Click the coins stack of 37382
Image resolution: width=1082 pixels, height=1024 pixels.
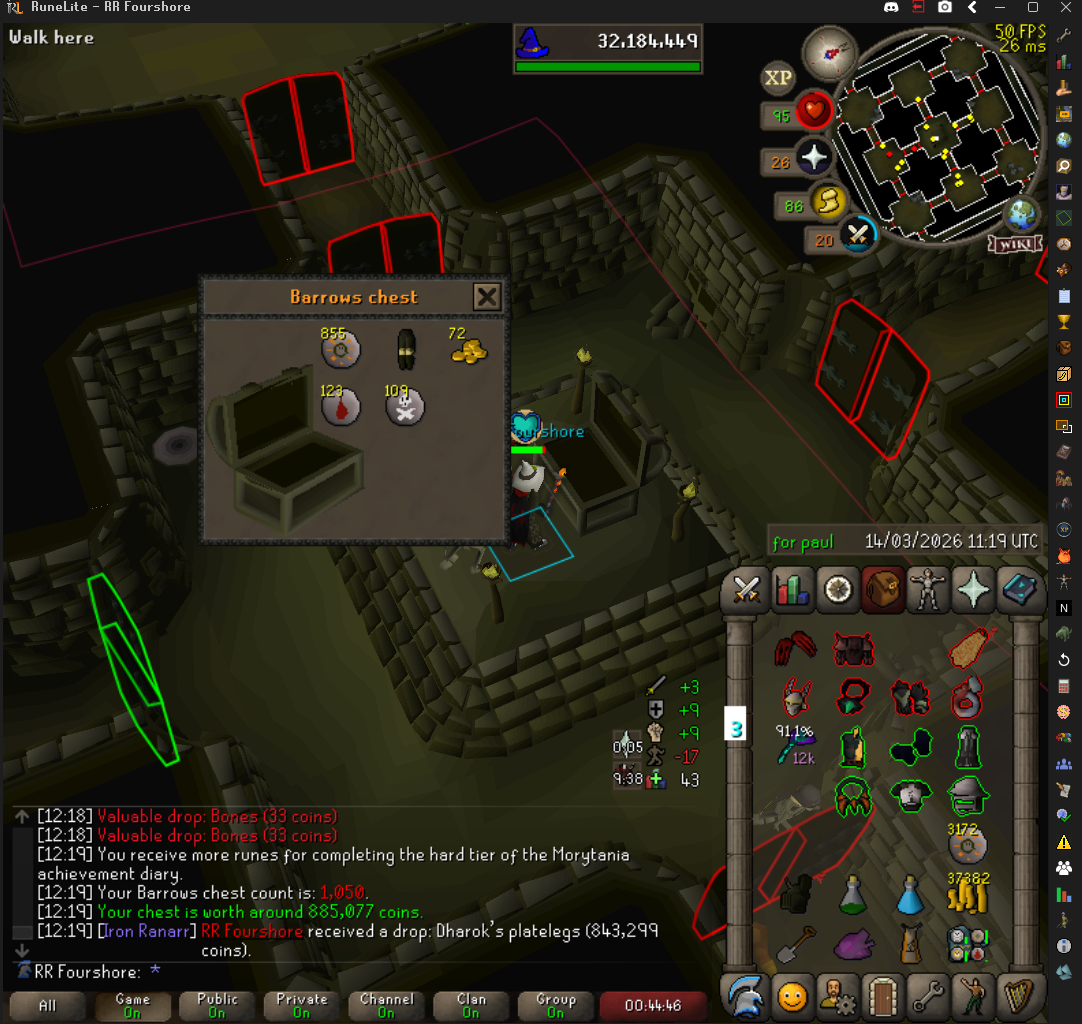[967, 893]
